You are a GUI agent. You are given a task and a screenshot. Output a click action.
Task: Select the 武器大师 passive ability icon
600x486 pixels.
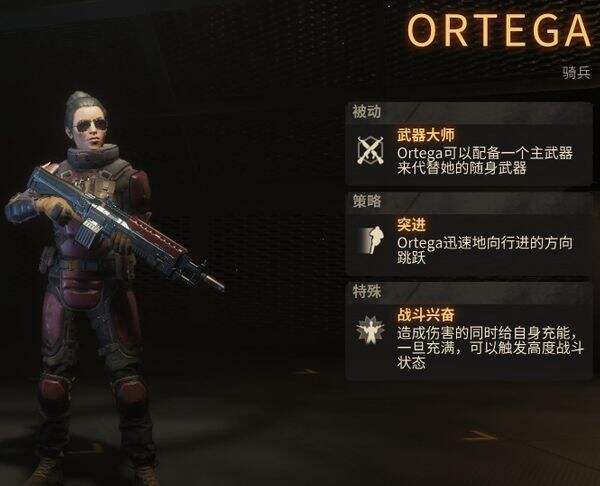pyautogui.click(x=372, y=151)
